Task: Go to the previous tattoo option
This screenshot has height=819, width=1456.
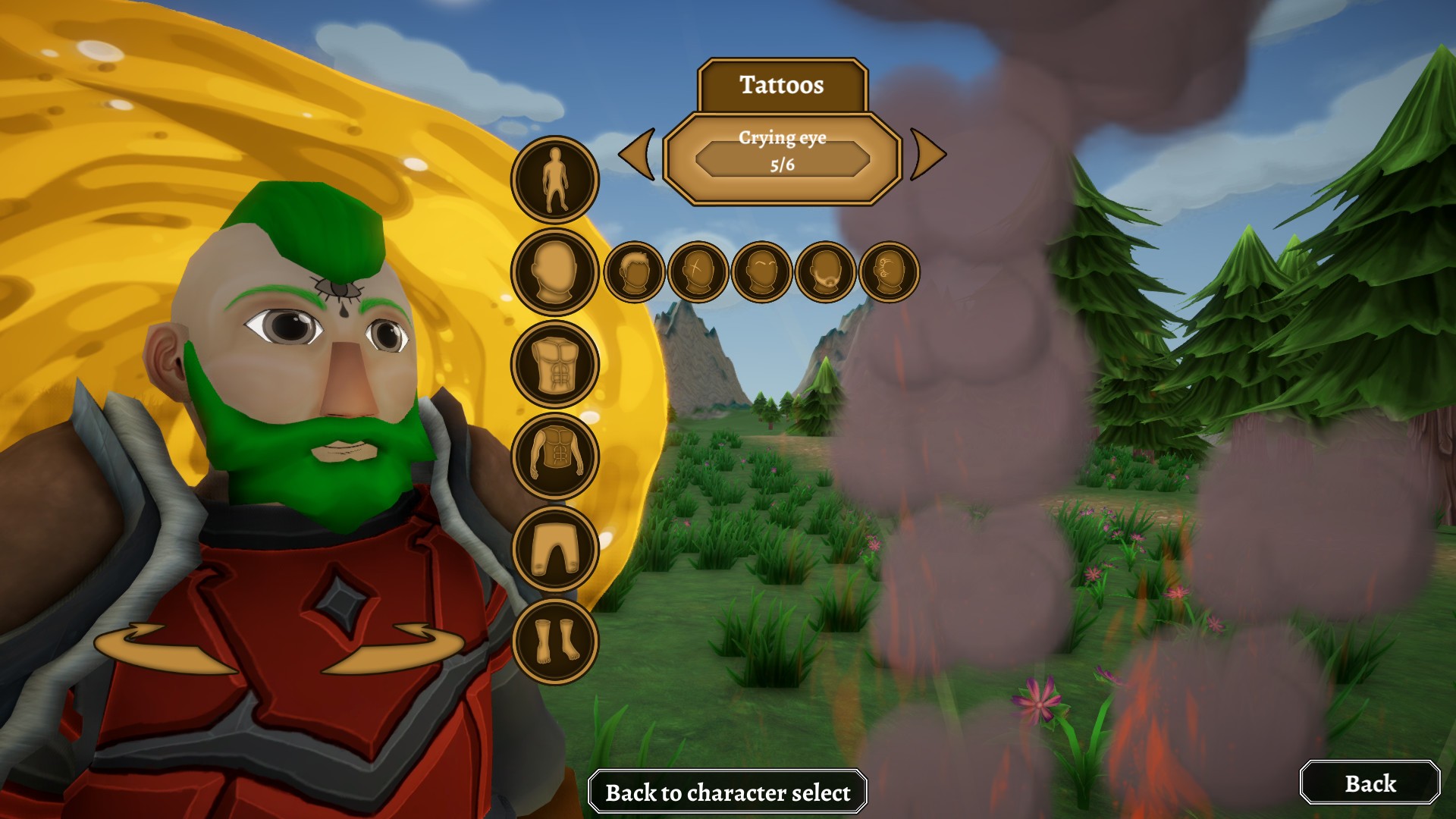Action: point(638,155)
